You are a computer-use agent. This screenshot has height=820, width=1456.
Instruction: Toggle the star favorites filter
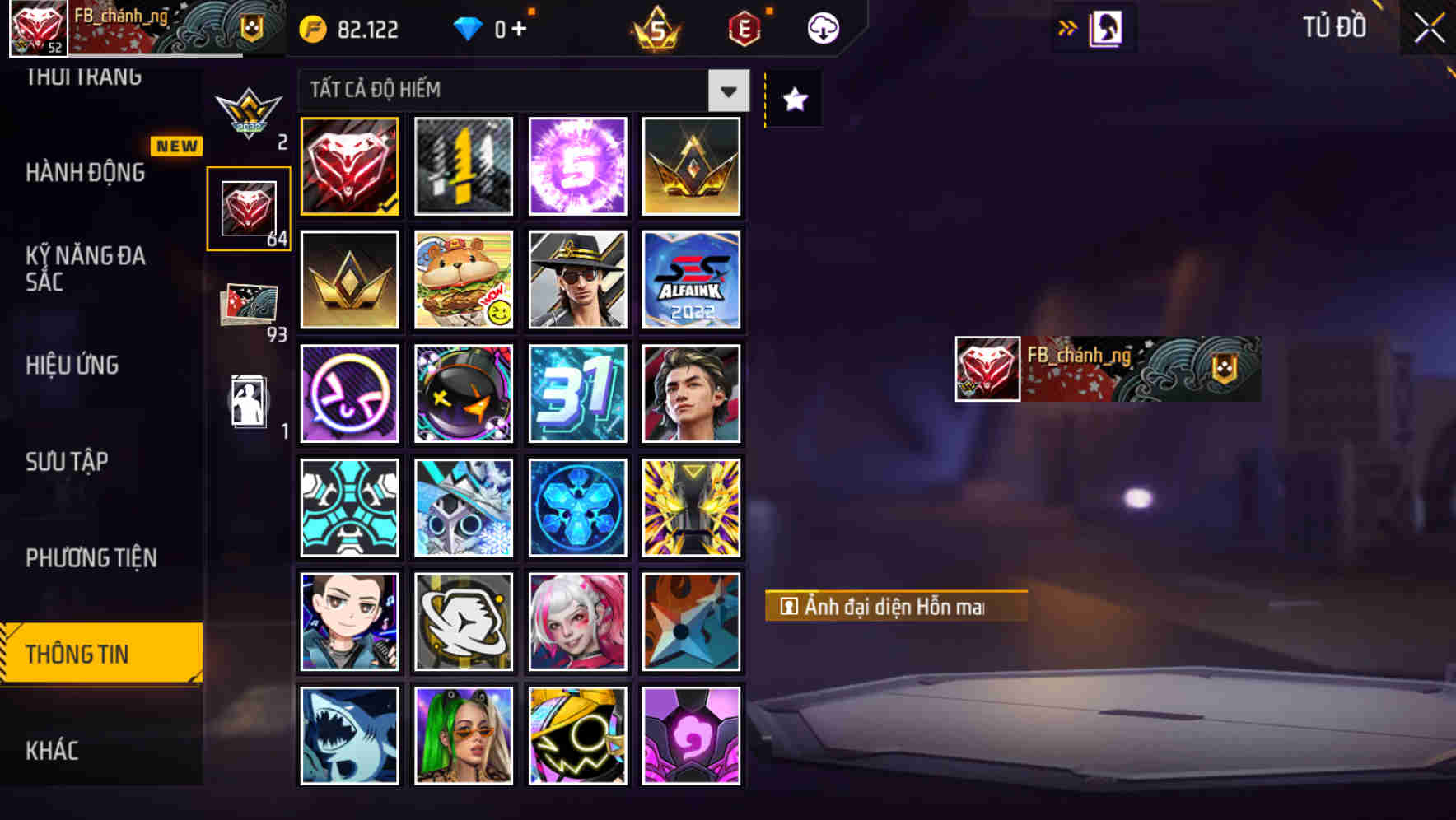point(793,100)
